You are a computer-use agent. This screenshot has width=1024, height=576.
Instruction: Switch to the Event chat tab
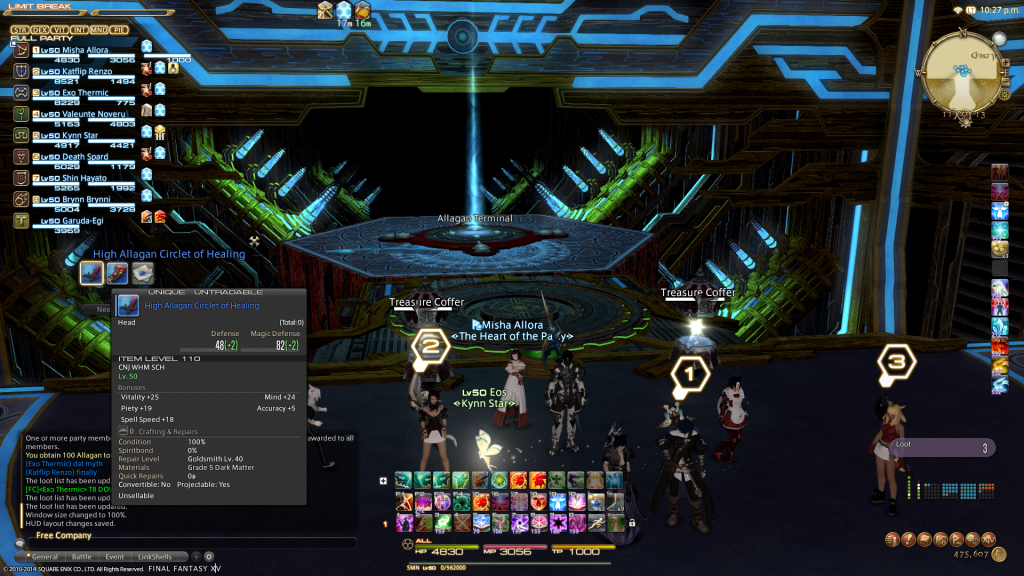coord(115,557)
